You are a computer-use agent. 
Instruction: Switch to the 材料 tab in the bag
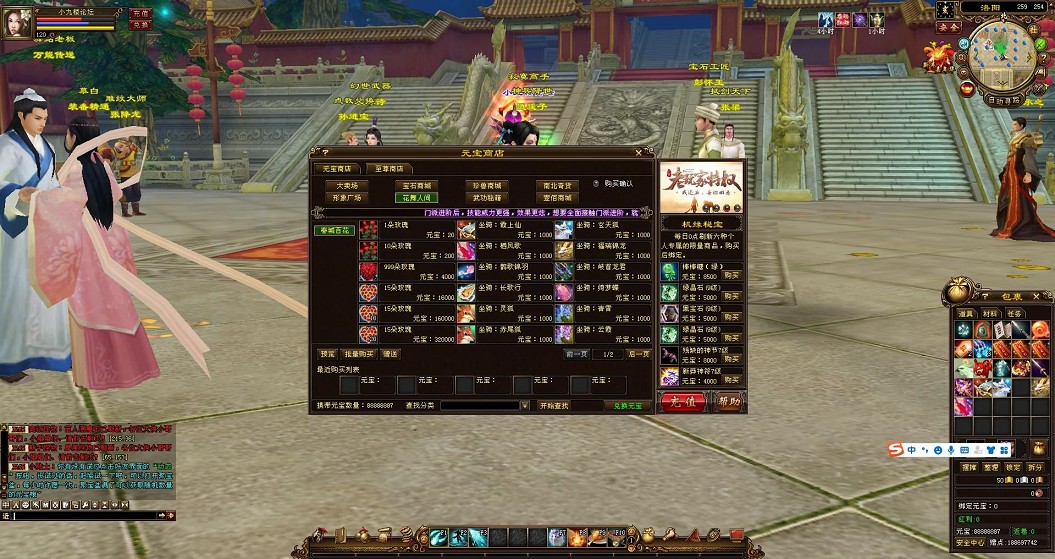click(x=990, y=314)
